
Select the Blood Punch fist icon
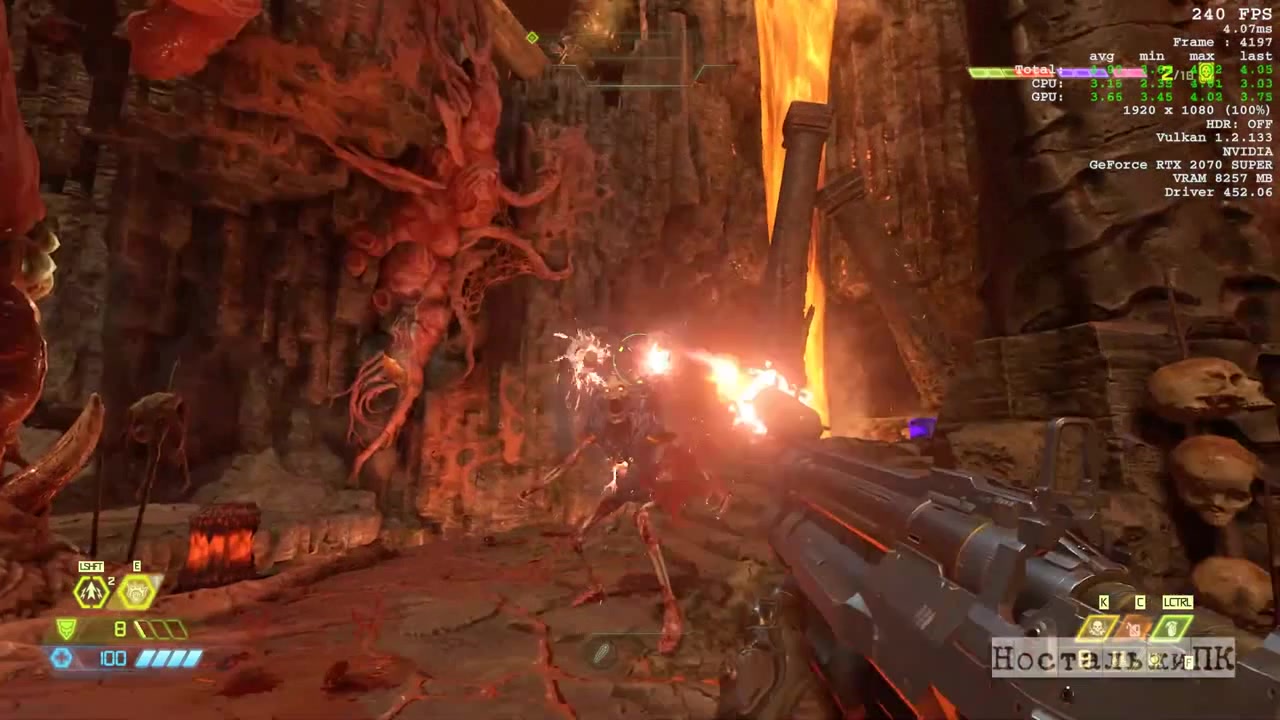[137, 592]
